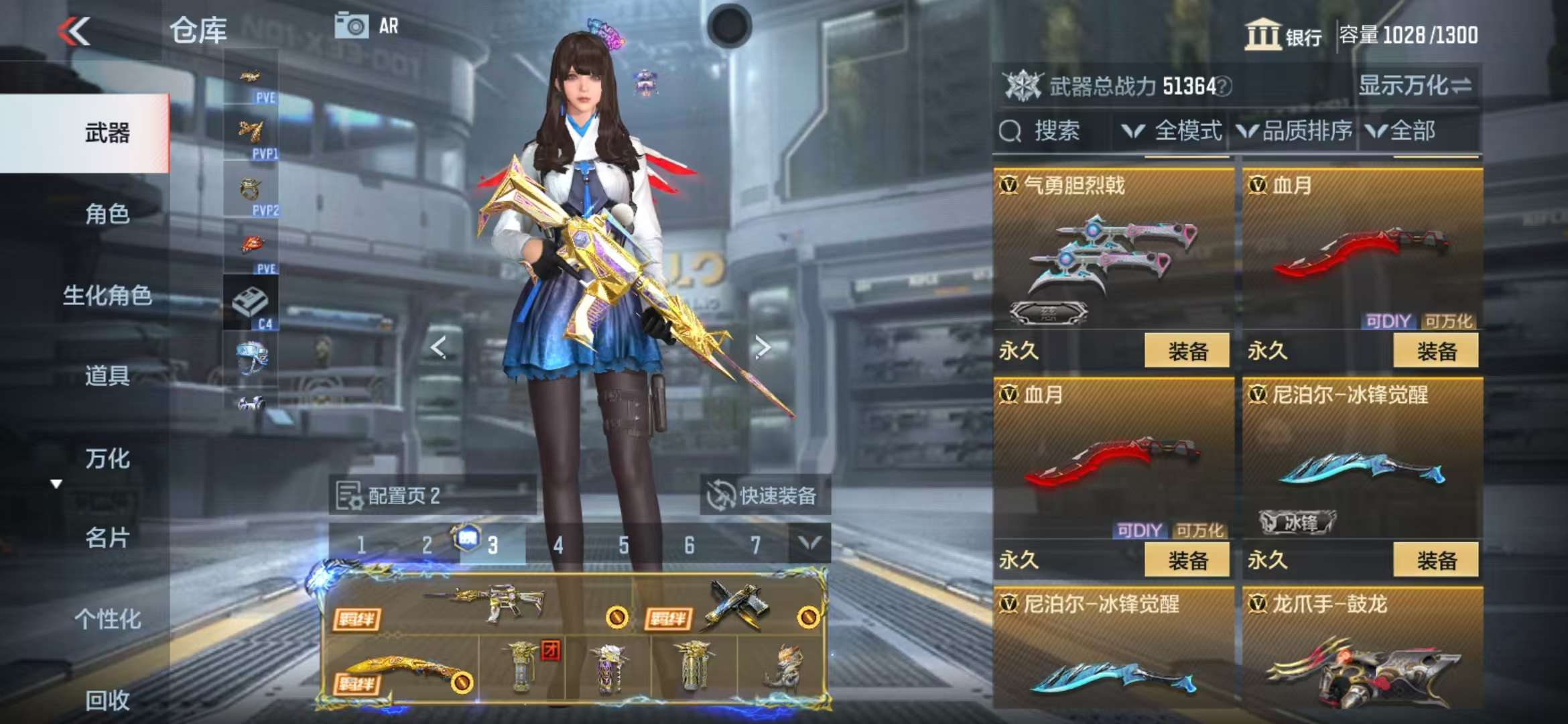This screenshot has width=1568, height=724.
Task: Open the 品质排序 sort dropdown
Action: [x=1295, y=131]
